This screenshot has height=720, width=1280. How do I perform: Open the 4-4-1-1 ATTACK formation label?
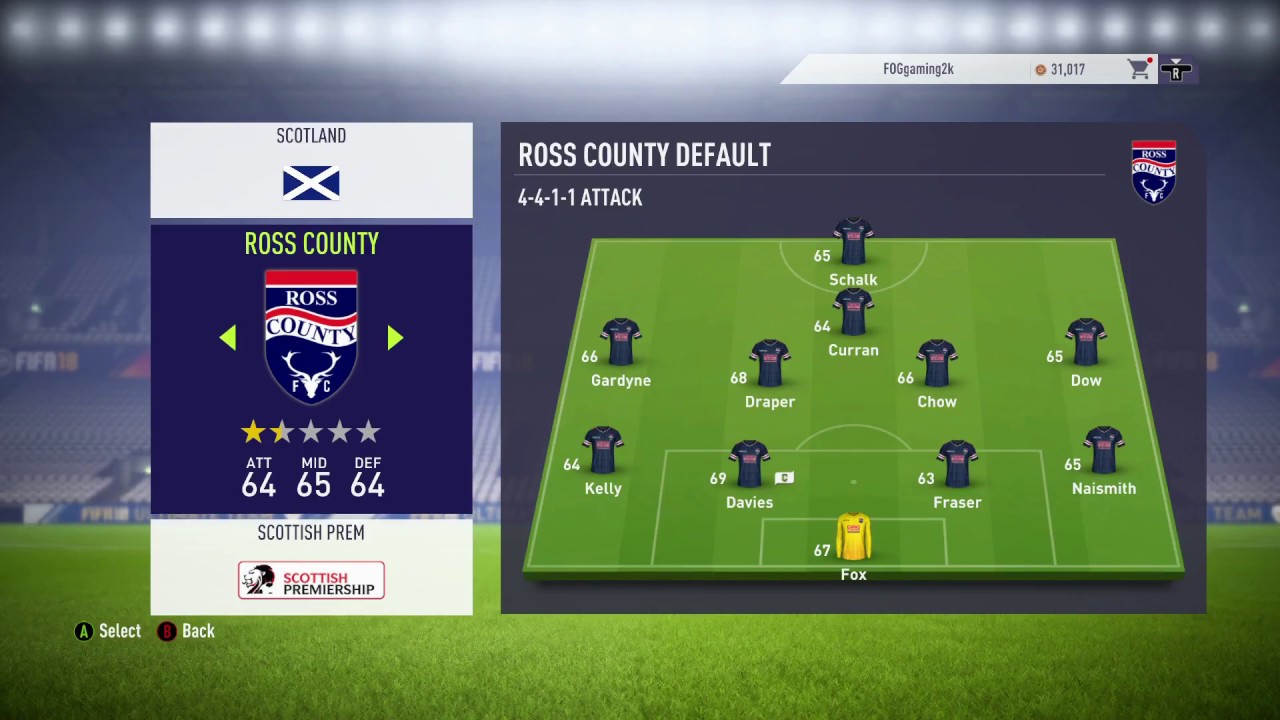click(580, 197)
